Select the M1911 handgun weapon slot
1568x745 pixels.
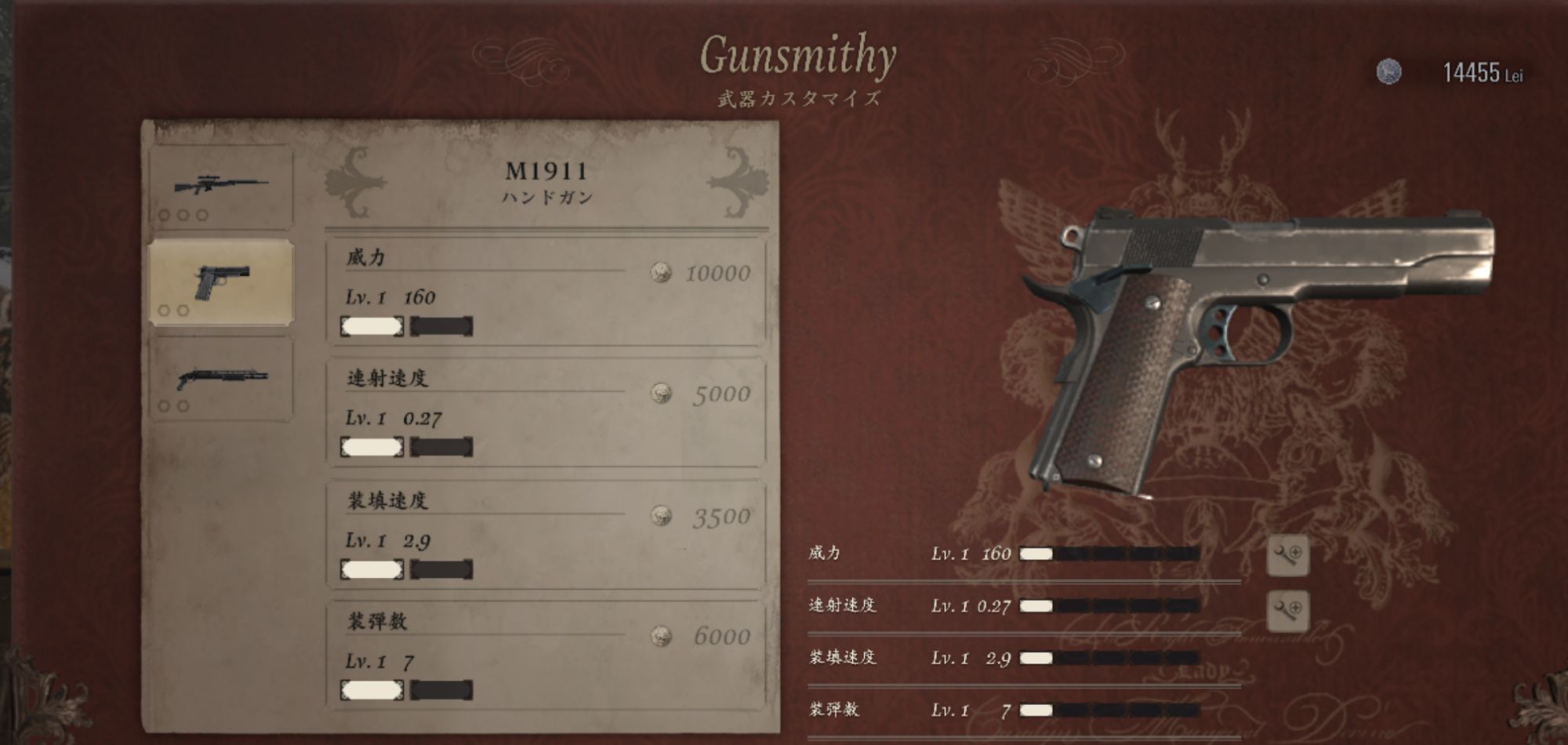[221, 282]
